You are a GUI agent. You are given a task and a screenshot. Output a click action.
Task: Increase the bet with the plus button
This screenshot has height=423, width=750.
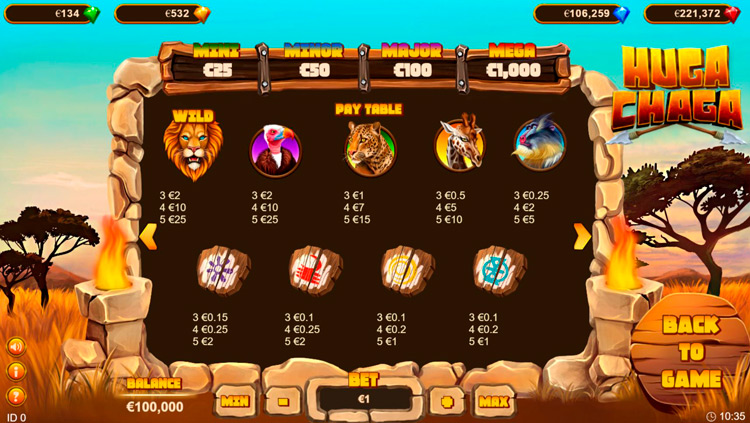click(446, 400)
